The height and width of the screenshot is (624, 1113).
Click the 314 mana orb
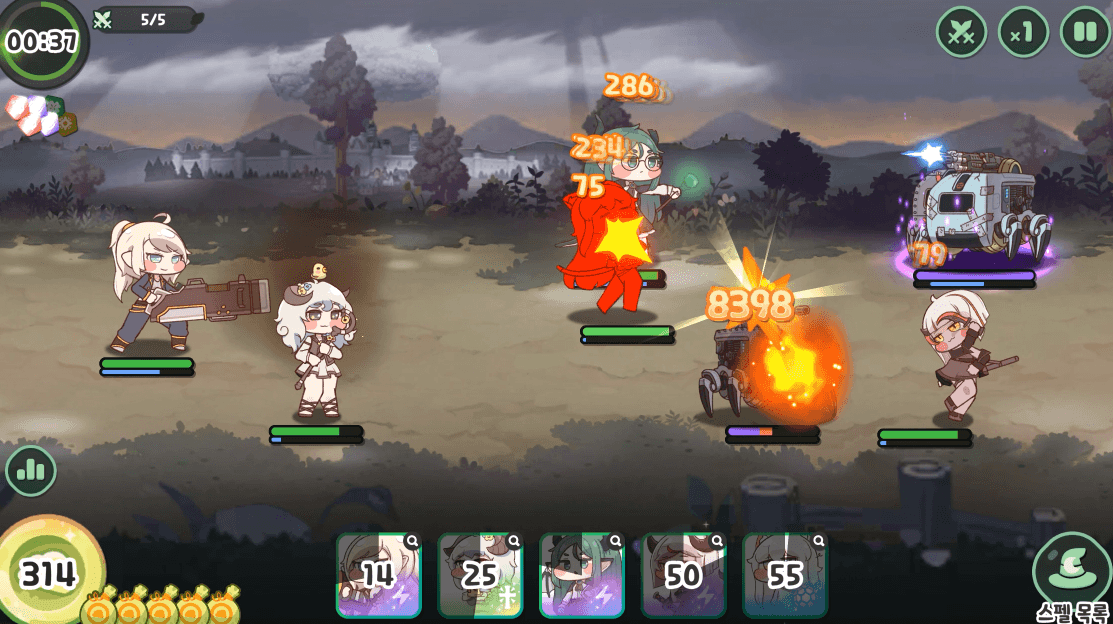pos(49,573)
